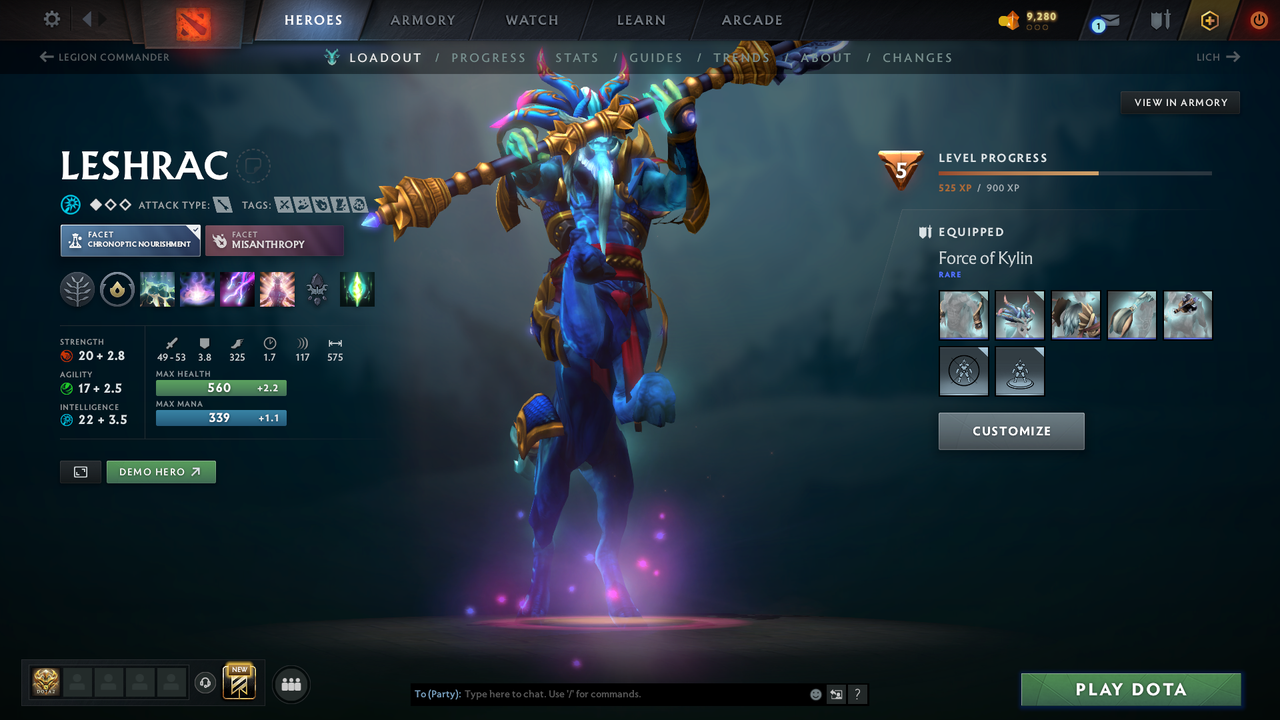Open the Watch section in top menu
Viewport: 1280px width, 720px height.
click(531, 19)
